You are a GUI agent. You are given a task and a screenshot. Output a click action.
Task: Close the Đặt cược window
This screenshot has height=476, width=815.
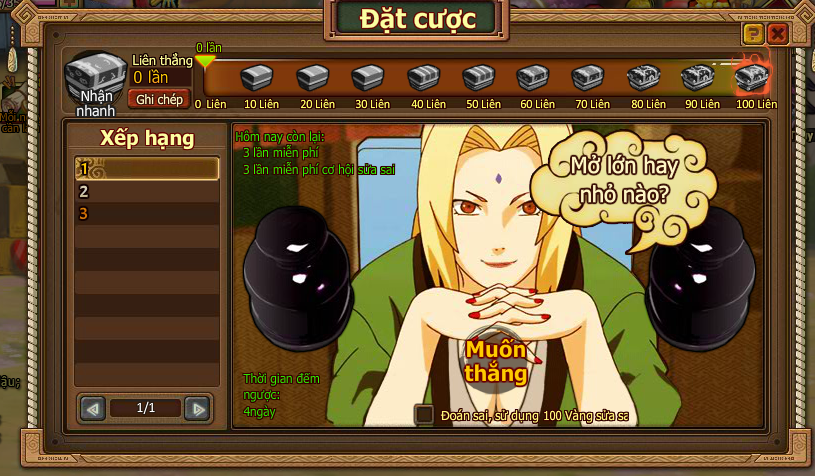pyautogui.click(x=778, y=35)
